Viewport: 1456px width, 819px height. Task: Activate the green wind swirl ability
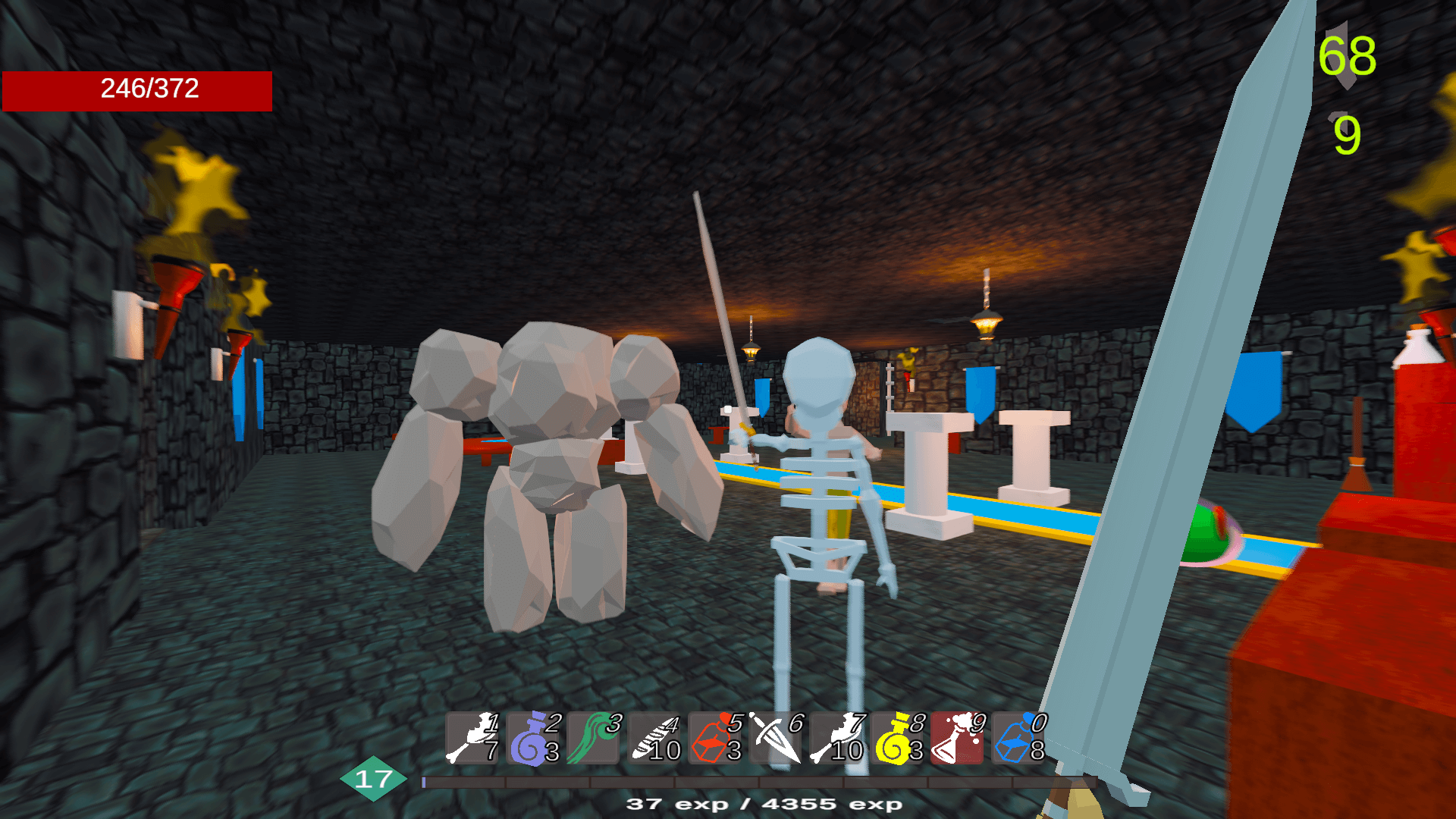click(x=593, y=738)
